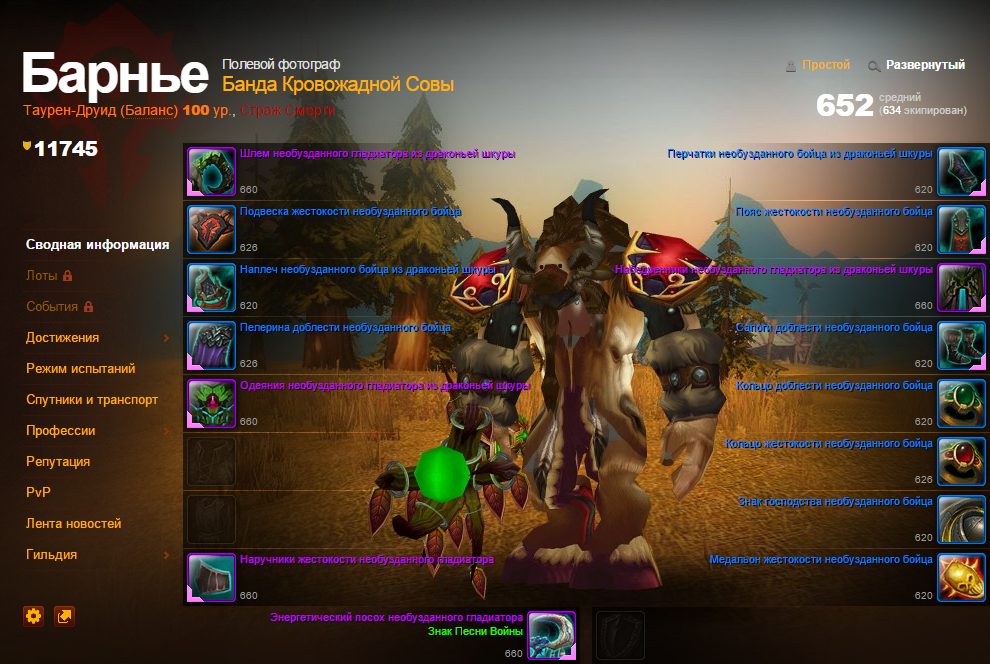Select the gladiator dragonhide helm slot

tap(212, 172)
